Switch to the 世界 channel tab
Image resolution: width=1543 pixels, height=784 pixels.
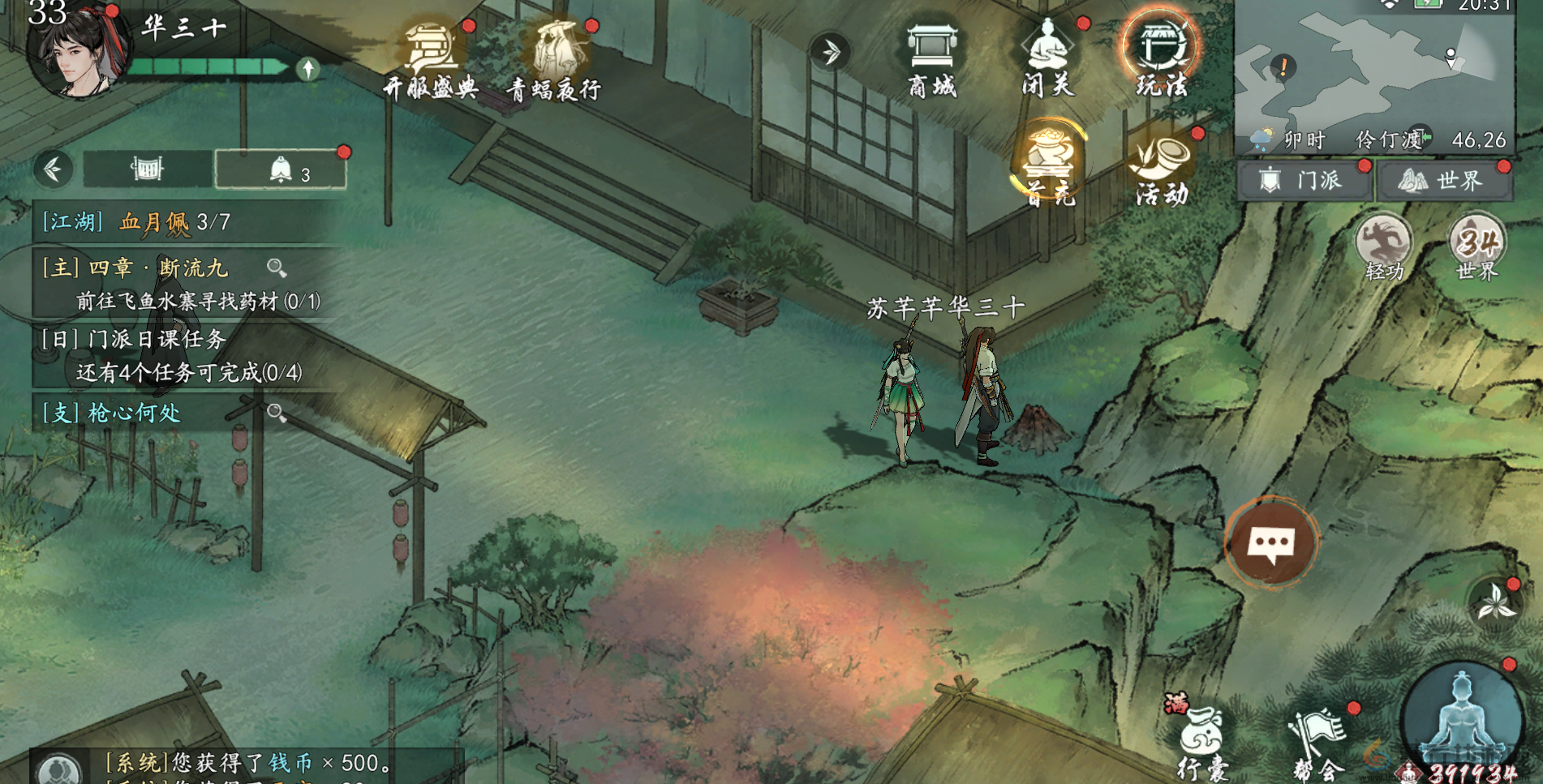pyautogui.click(x=1444, y=180)
